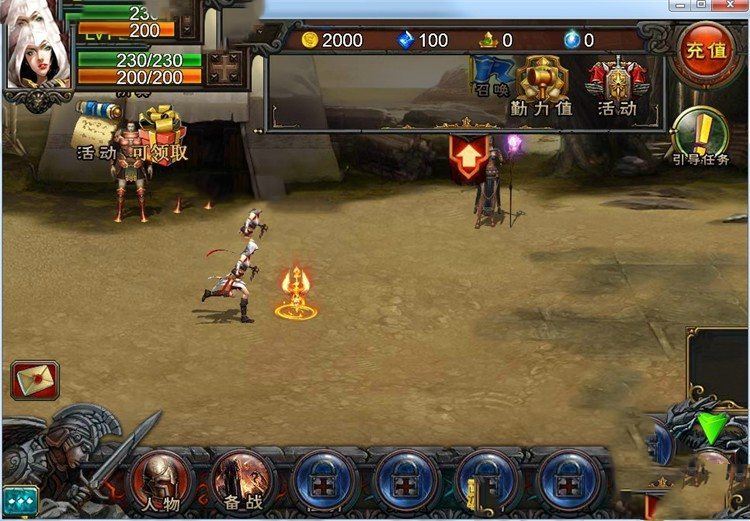Open the teal chat dots button
Screen dimensions: 750x521
tap(20, 497)
